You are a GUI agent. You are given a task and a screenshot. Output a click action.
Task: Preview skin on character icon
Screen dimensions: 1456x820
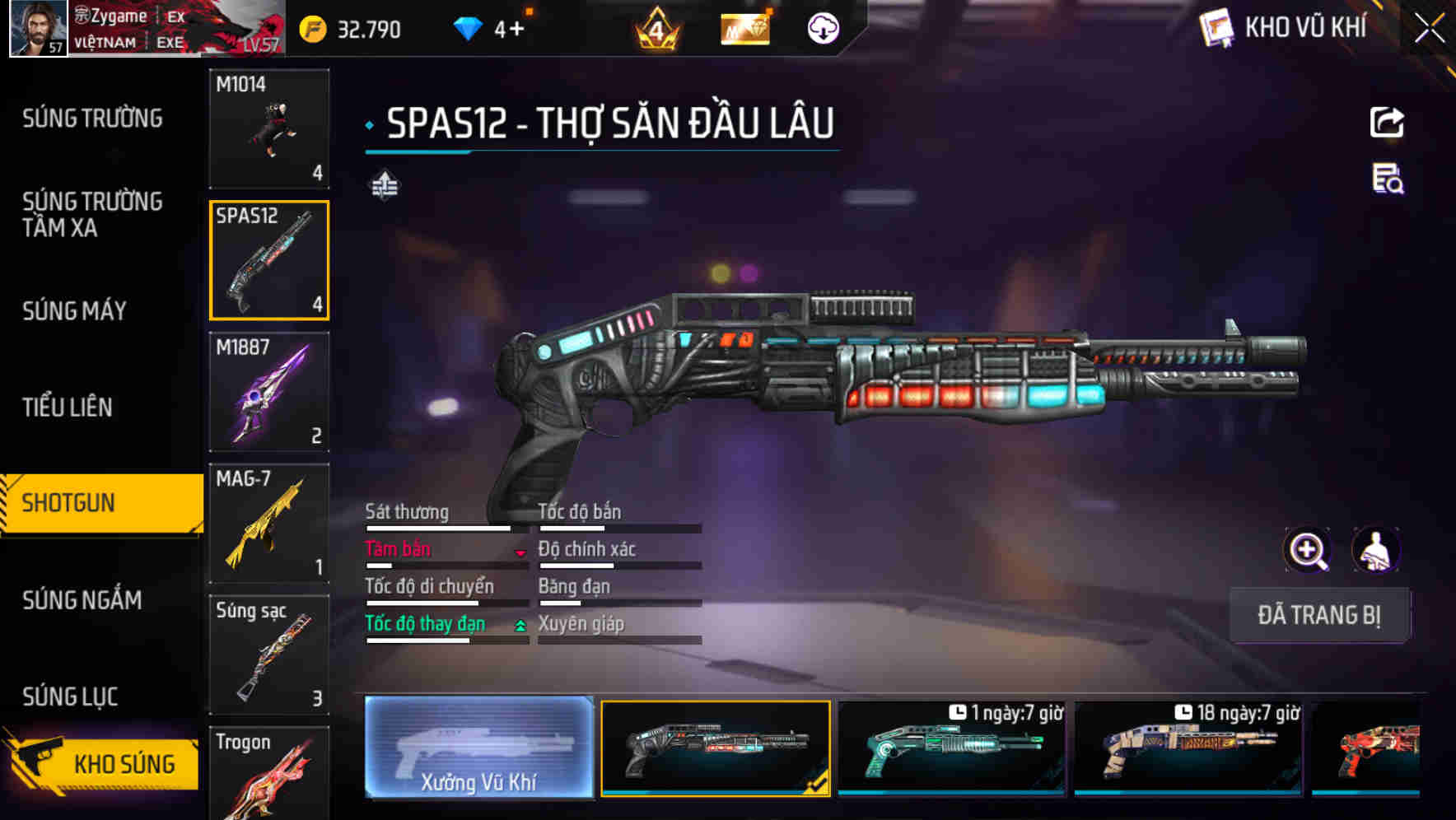pyautogui.click(x=1375, y=550)
